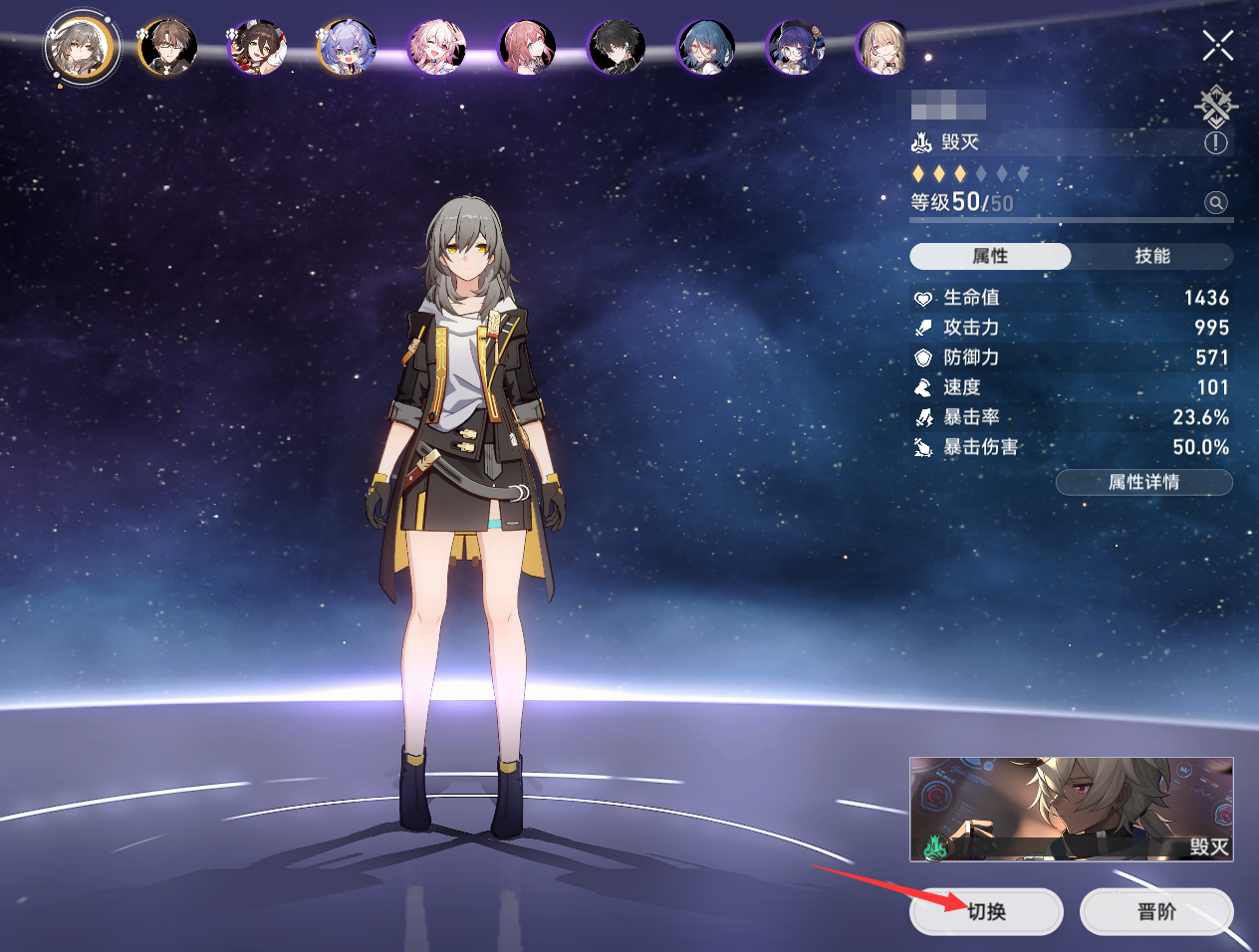Select the grey-haired Trailblazer portrait

pyautogui.click(x=82, y=47)
